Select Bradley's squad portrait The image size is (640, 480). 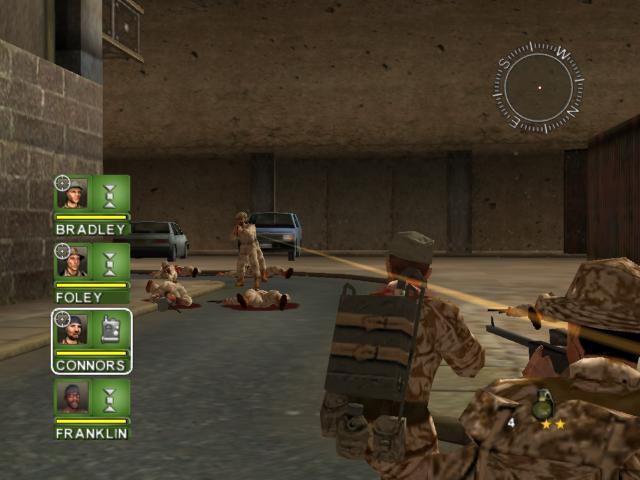72,193
